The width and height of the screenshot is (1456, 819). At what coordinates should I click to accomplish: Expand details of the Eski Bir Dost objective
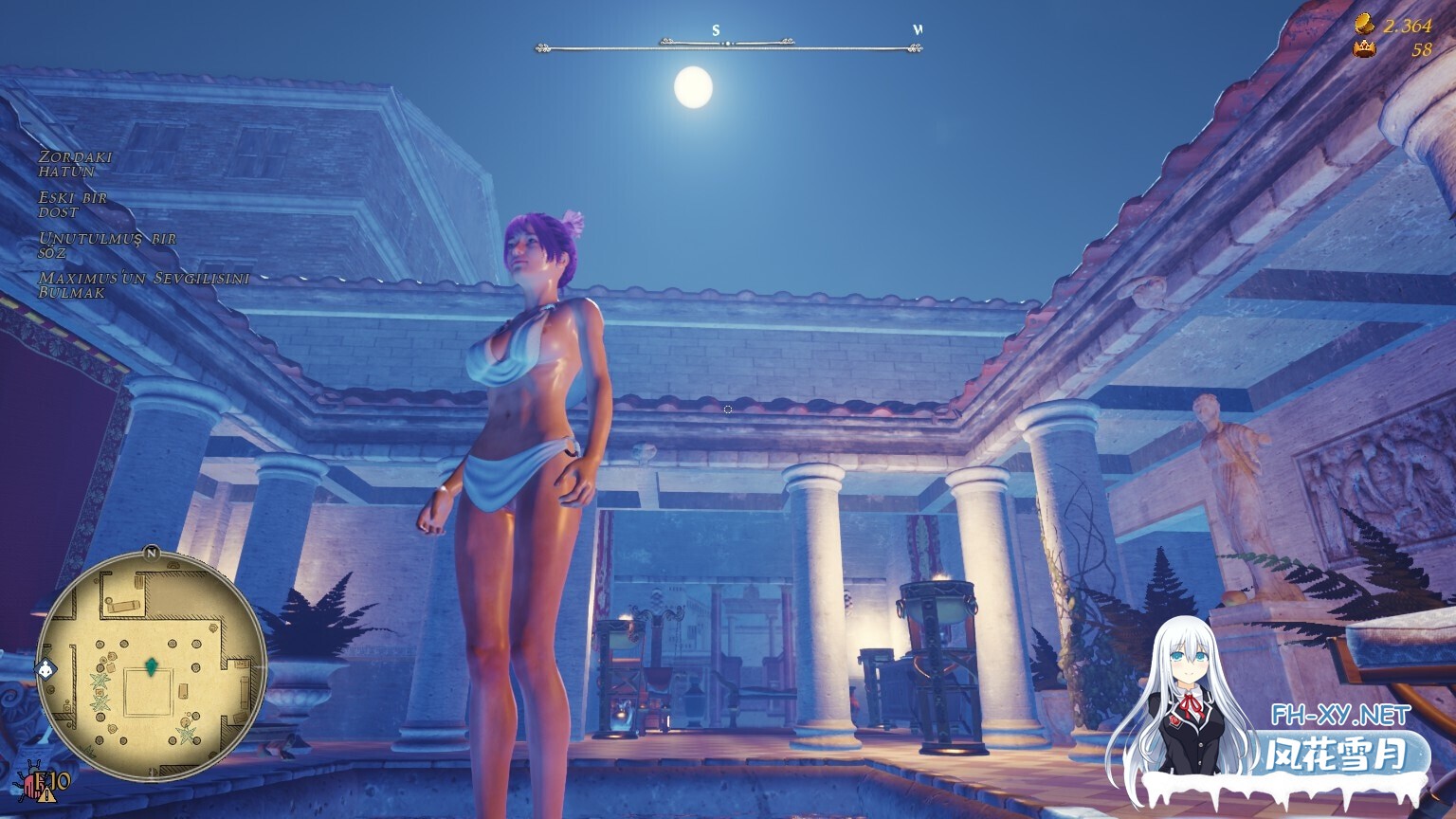tap(71, 205)
